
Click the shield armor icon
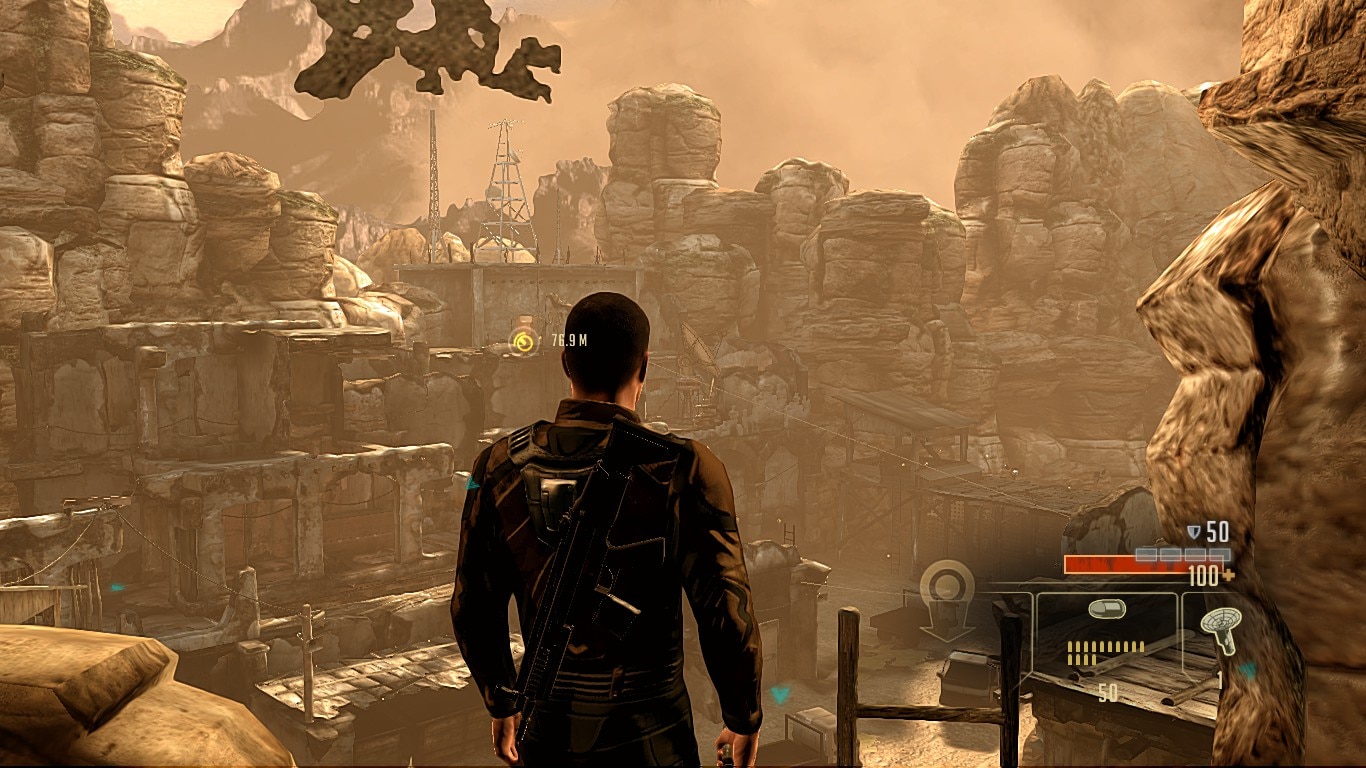(x=1193, y=532)
